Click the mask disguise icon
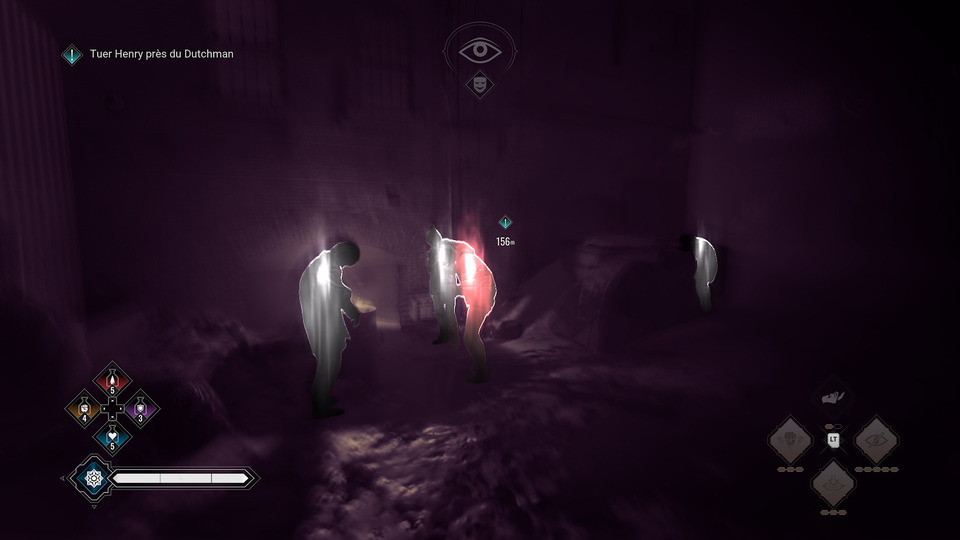Viewport: 960px width, 540px height. [x=480, y=86]
